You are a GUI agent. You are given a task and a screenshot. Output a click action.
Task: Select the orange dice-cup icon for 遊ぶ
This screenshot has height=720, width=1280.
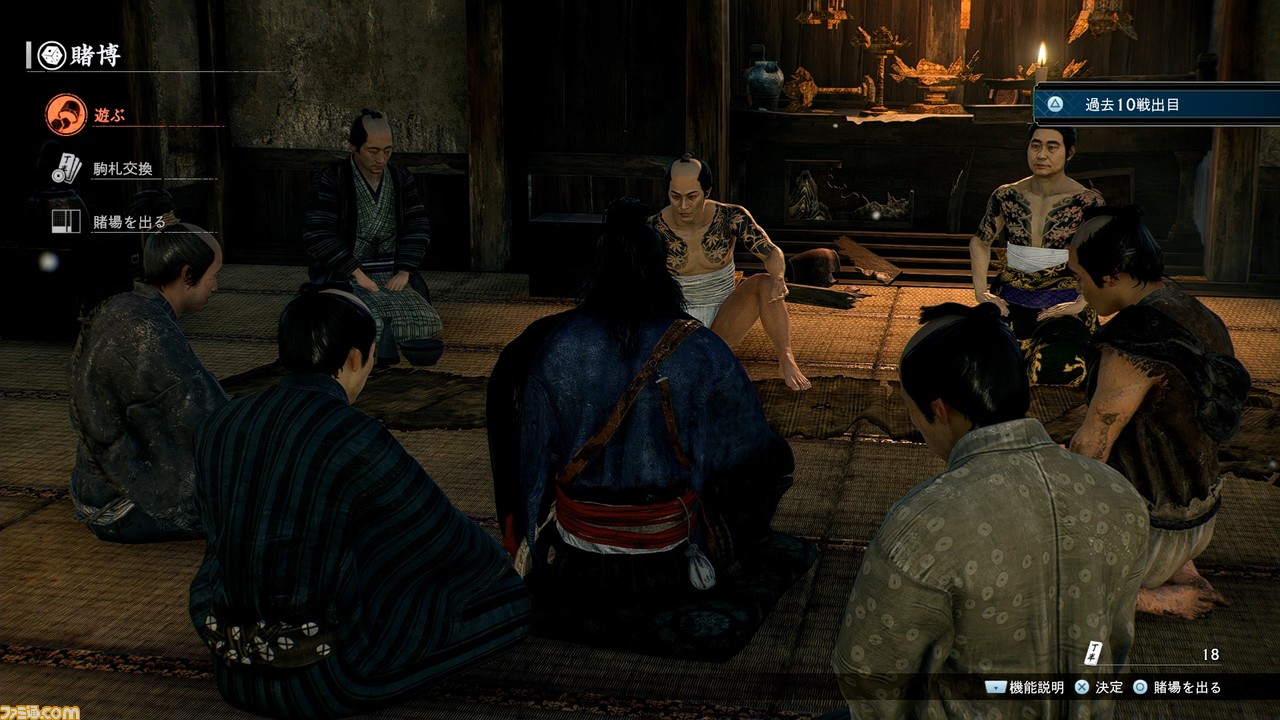pyautogui.click(x=63, y=113)
